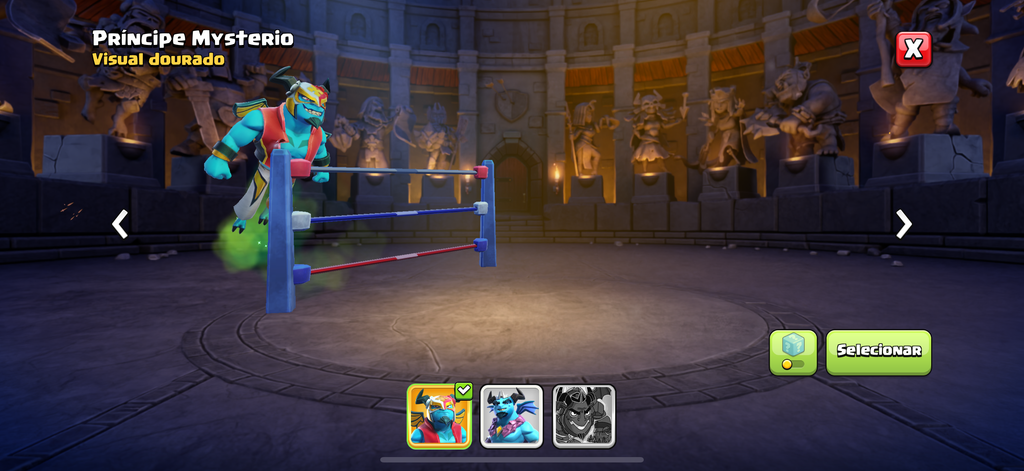1024x471 pixels.
Task: Choose the gold luchador skin thumbnail
Action: (439, 415)
